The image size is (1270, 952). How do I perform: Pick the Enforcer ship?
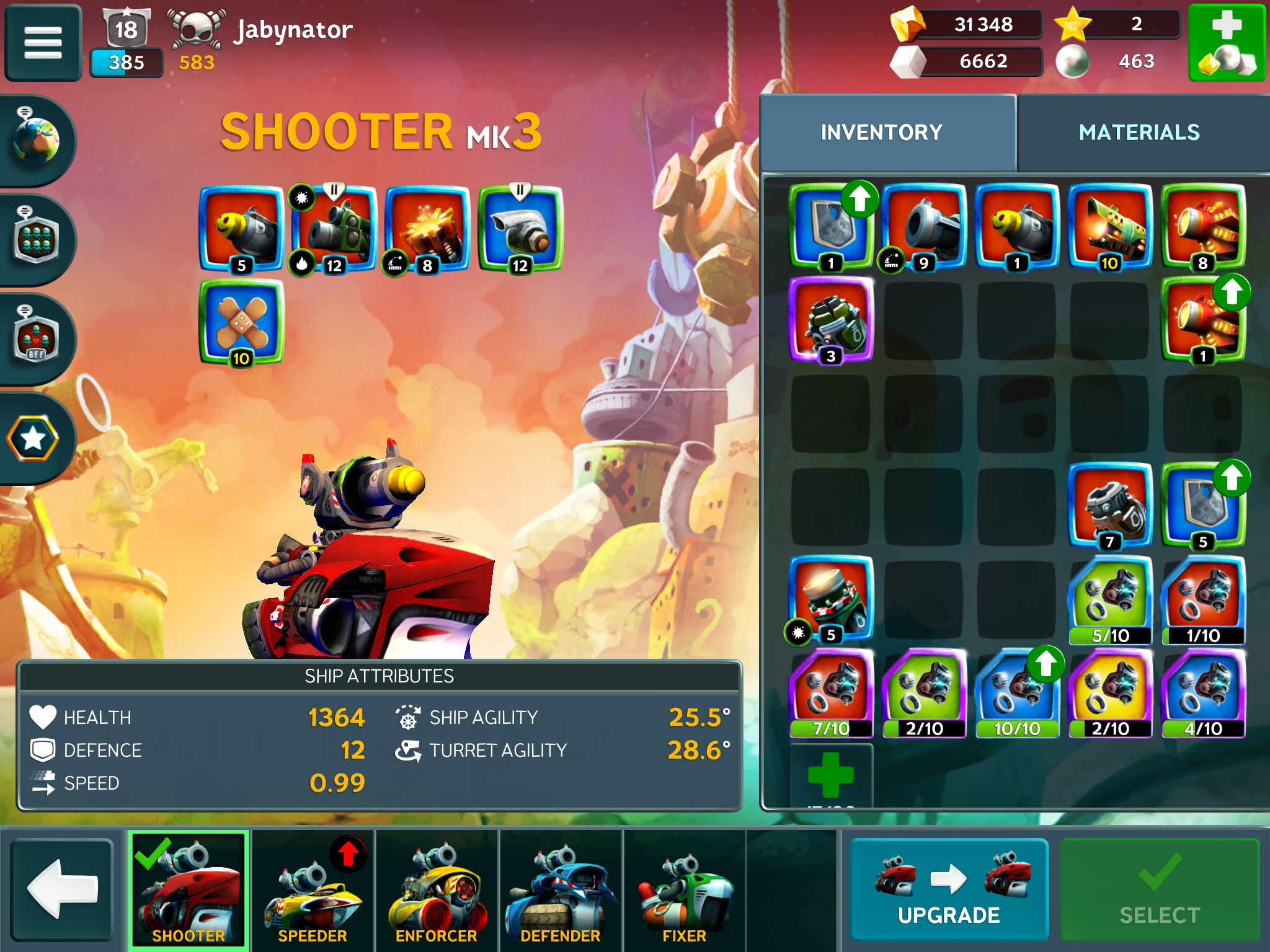tap(437, 889)
